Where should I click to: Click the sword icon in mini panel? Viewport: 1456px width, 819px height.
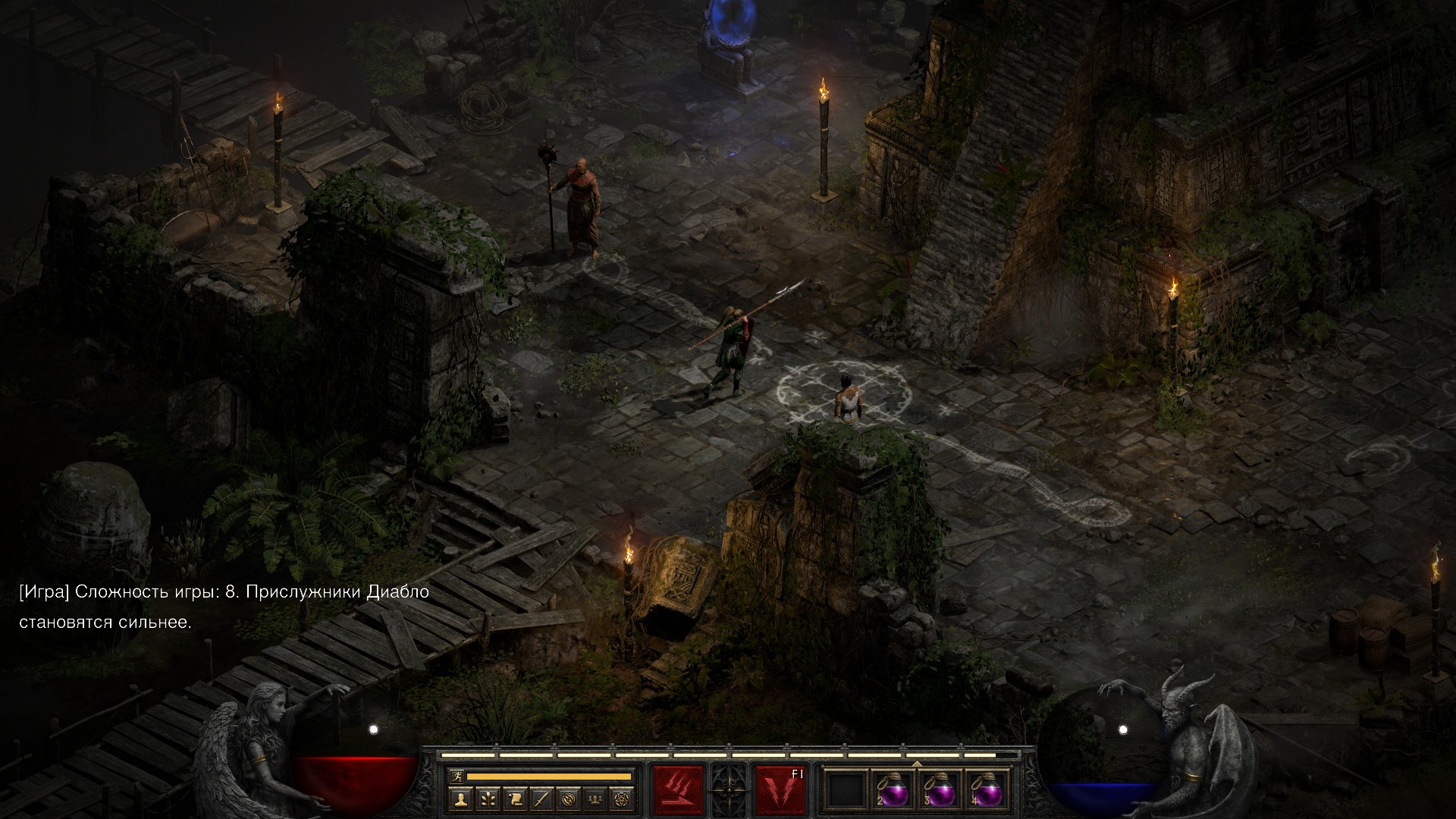click(x=541, y=798)
